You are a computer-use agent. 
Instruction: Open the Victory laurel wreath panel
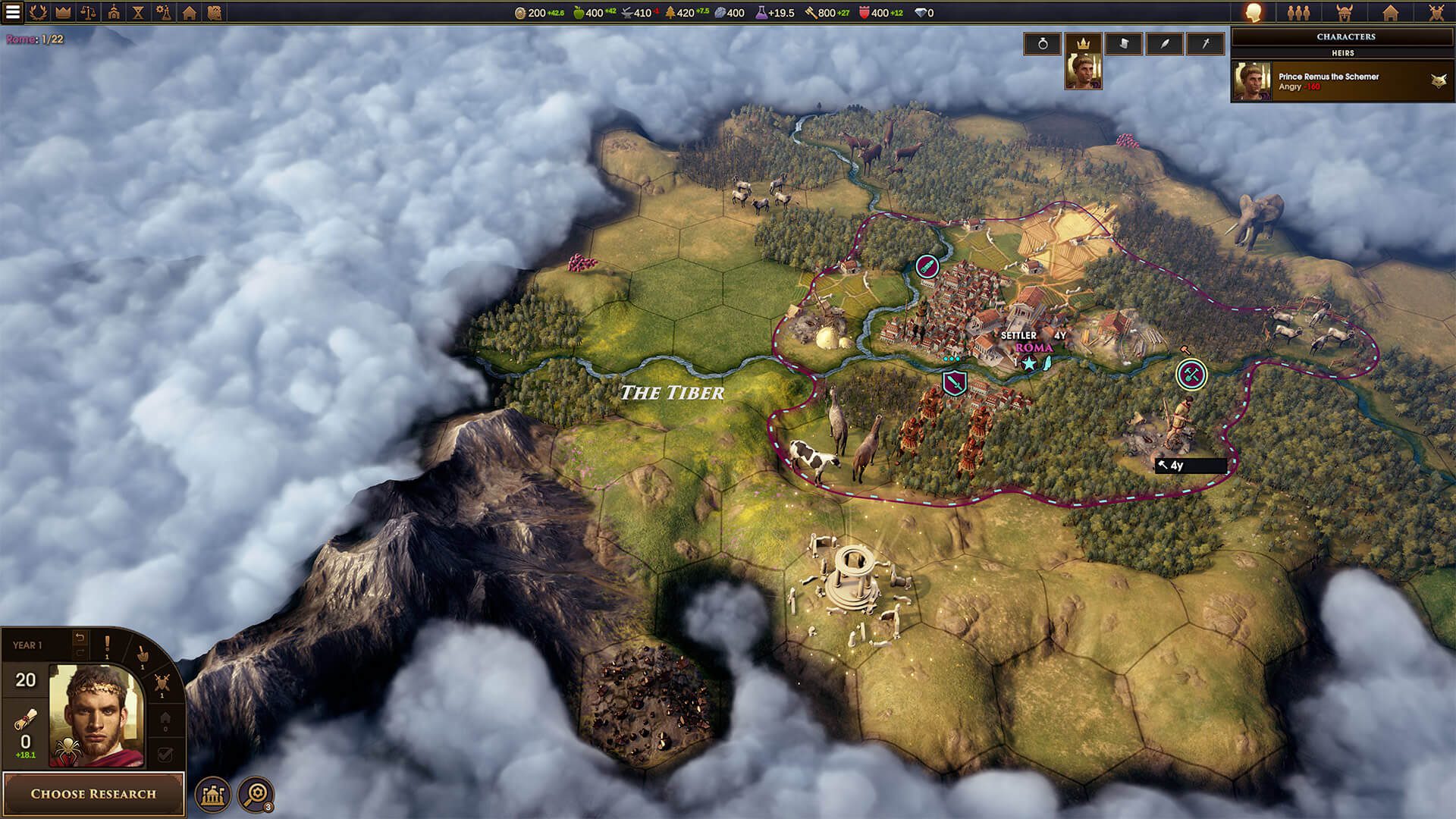(38, 12)
